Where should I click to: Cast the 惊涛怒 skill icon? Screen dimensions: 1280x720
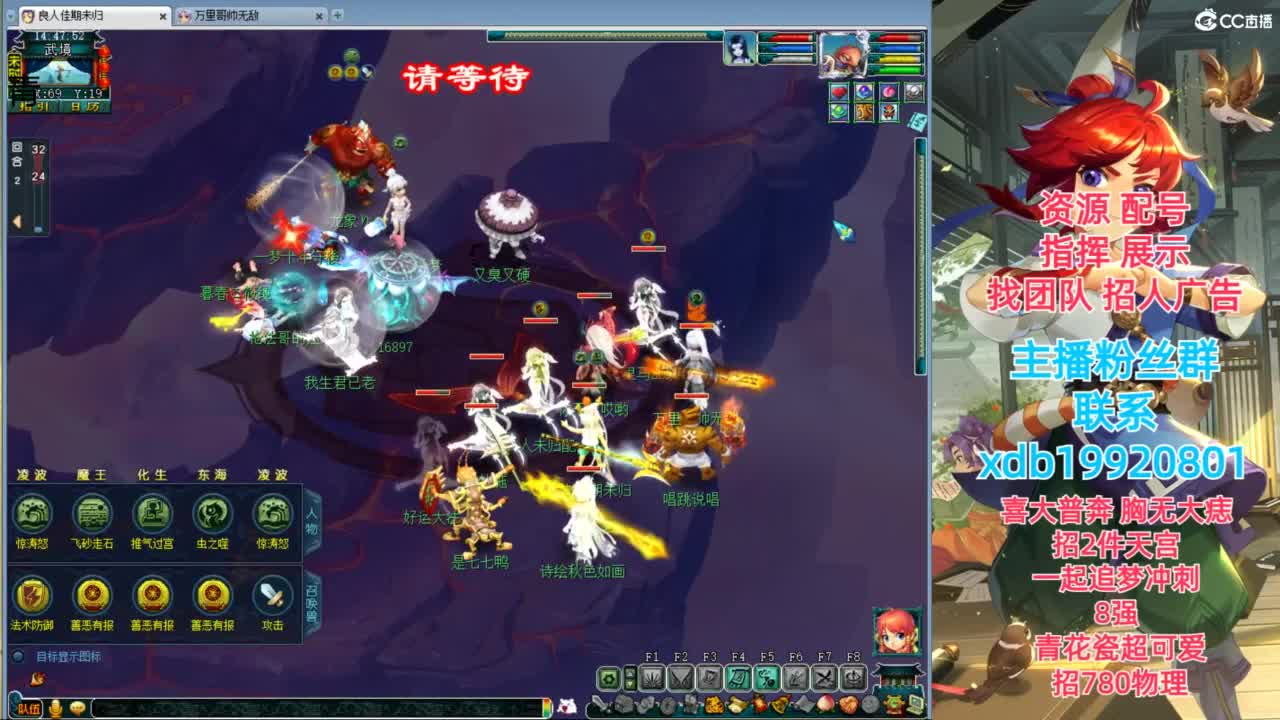pos(34,513)
